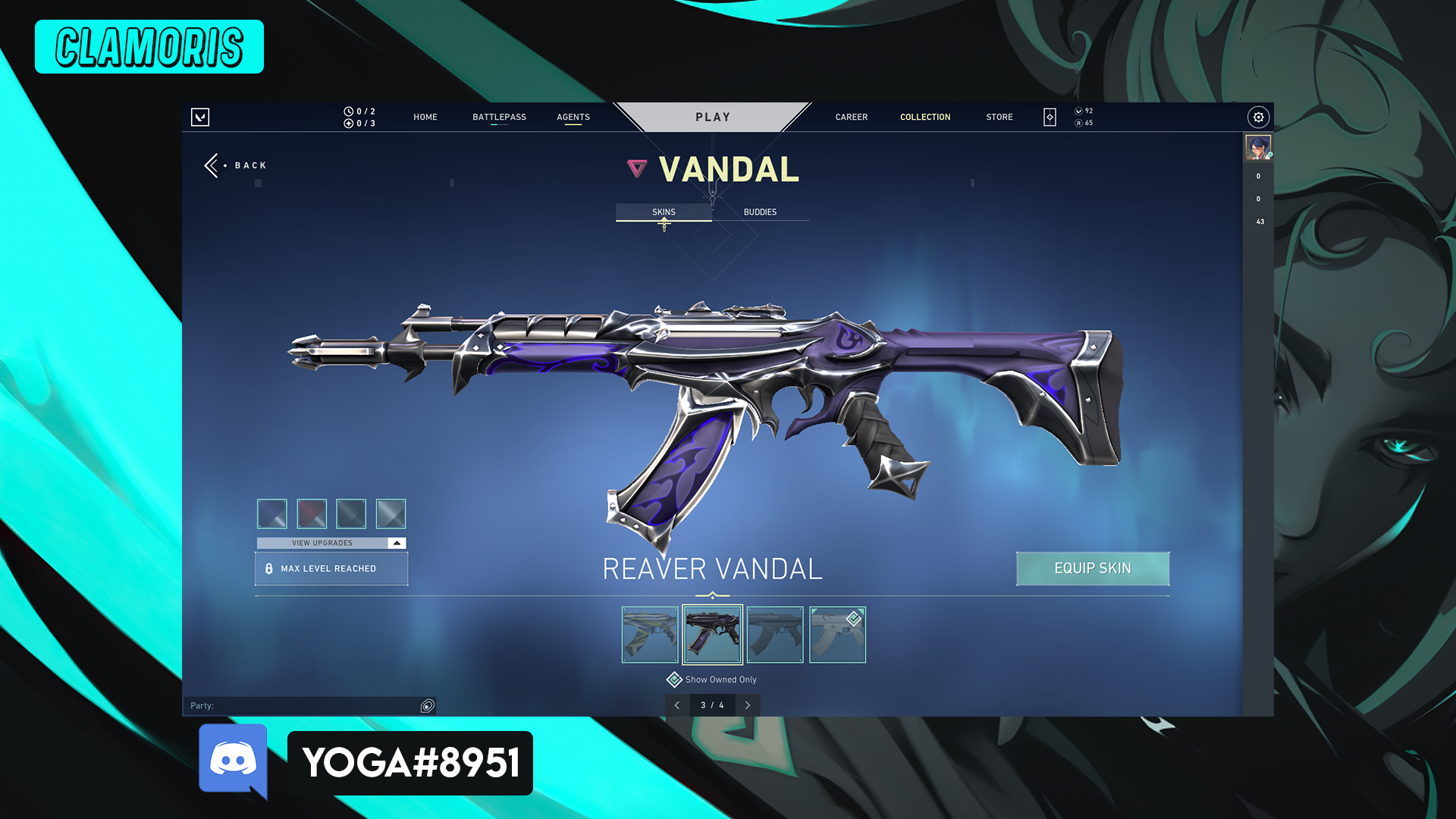1456x819 pixels.
Task: Click the Valorant logo icon top-left
Action: click(x=200, y=117)
